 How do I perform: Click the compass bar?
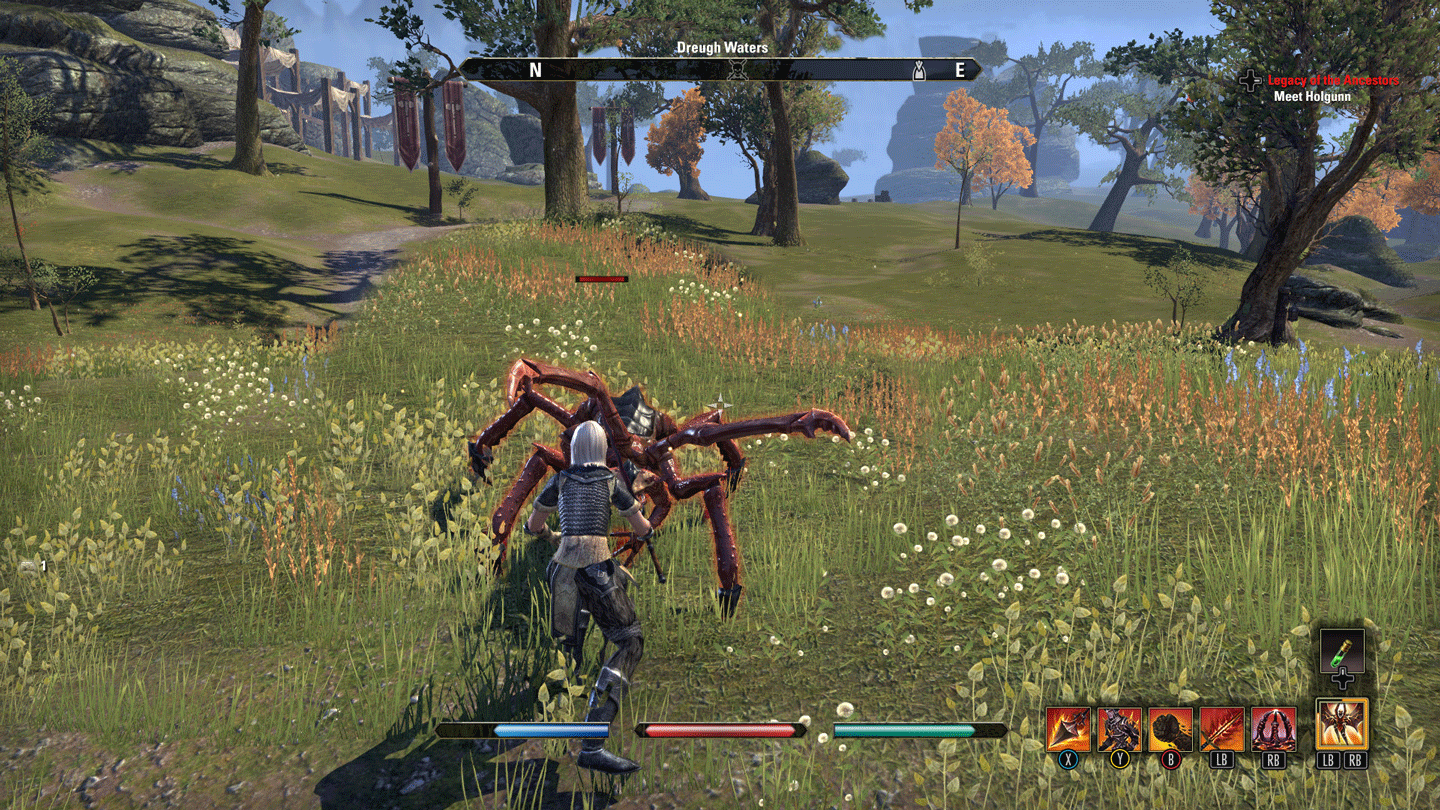tap(720, 69)
